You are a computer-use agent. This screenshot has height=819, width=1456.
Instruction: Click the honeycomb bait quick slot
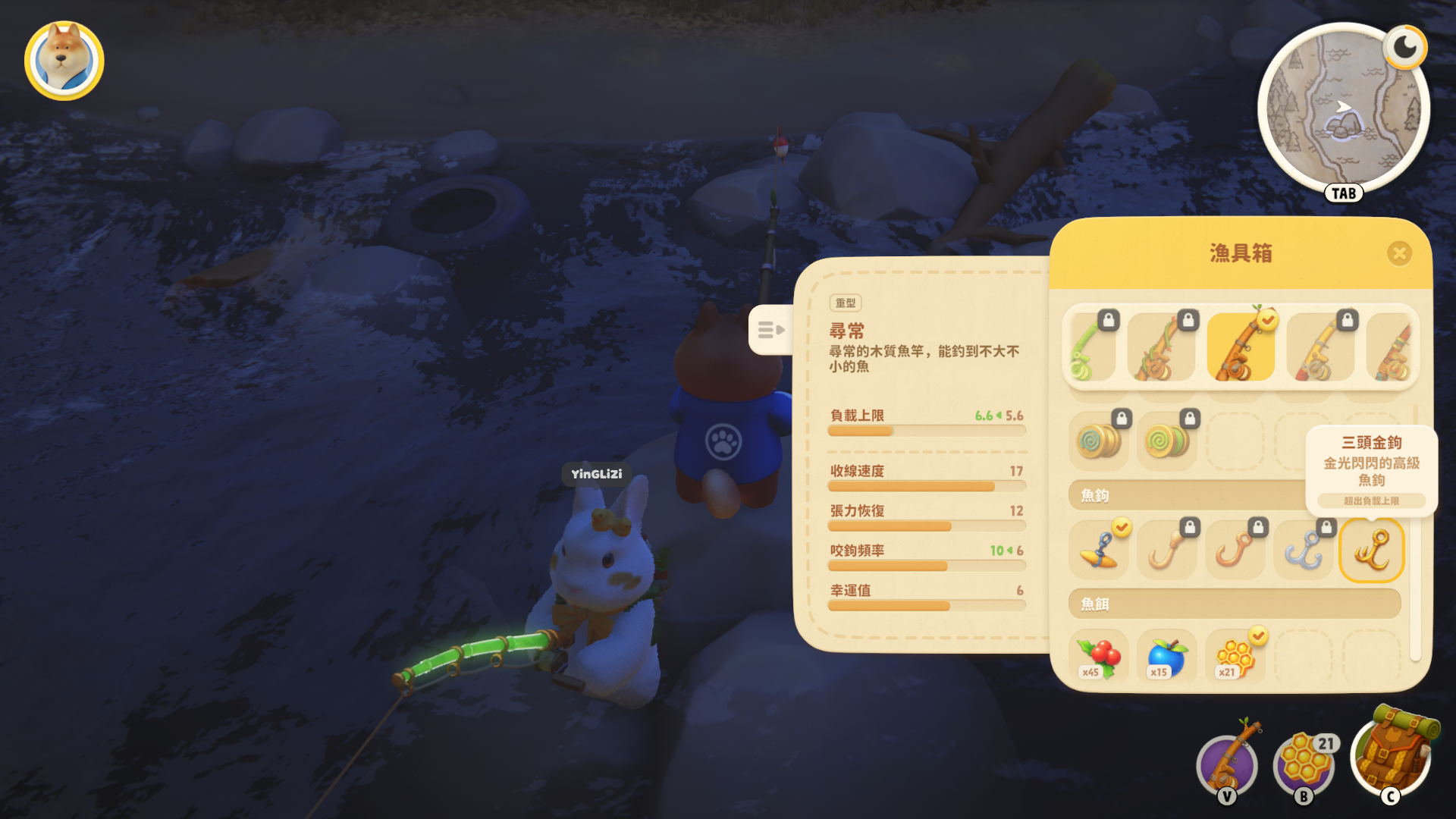pos(1304,764)
